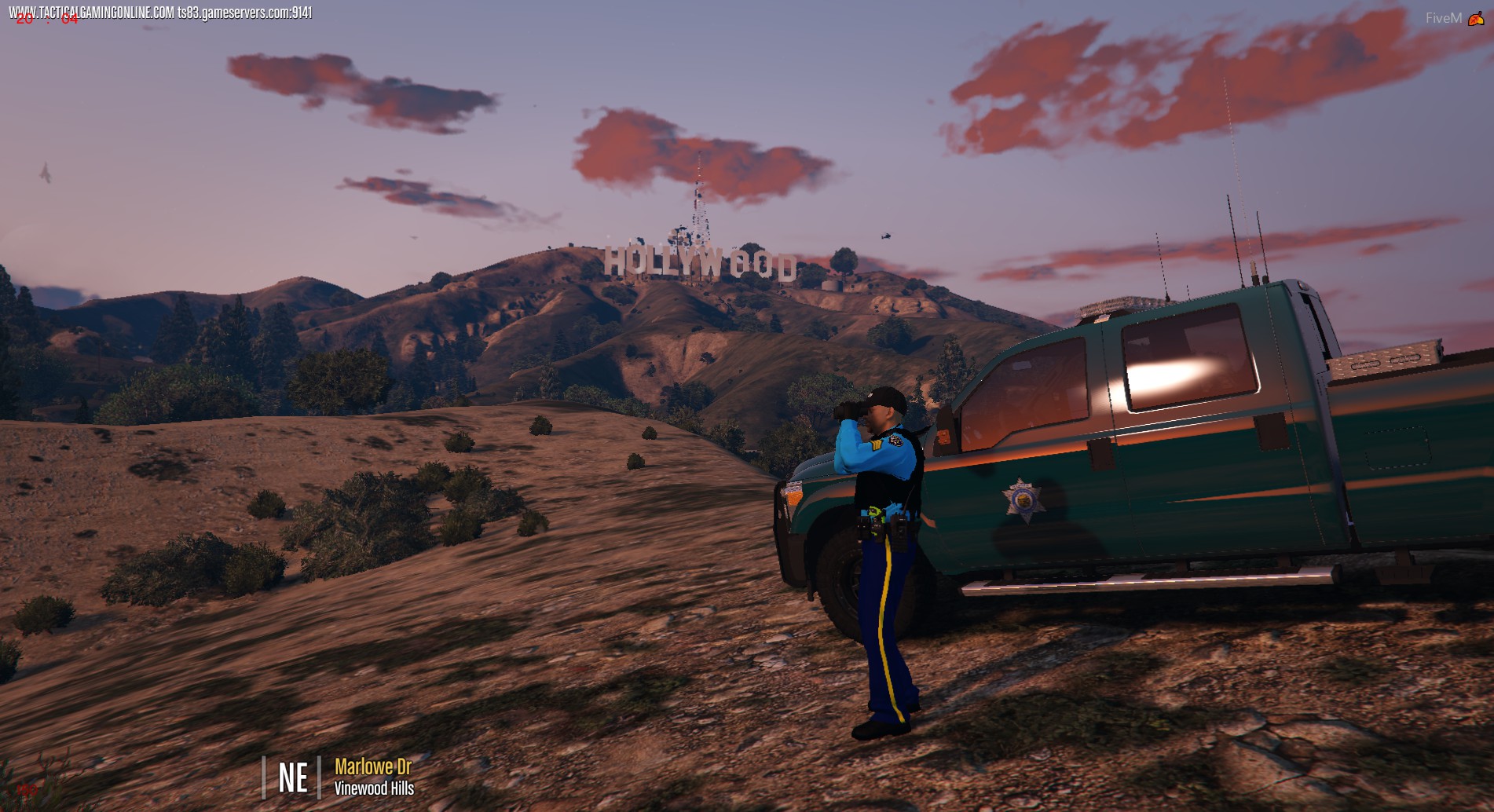This screenshot has width=1494, height=812.
Task: Click the FiveM snail logo watermark
Action: [x=1475, y=18]
